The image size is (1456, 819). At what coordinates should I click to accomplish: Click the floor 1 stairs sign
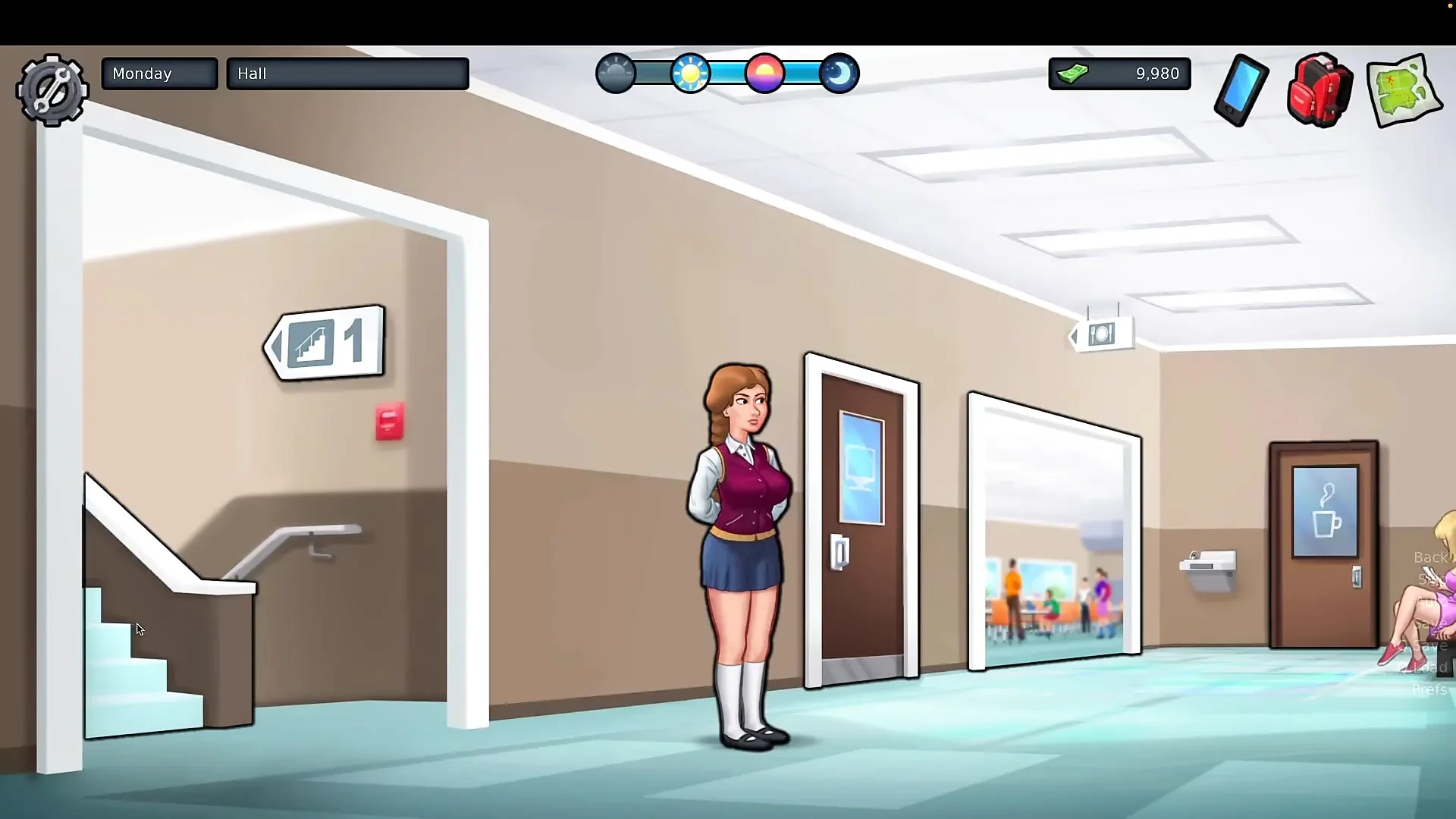point(326,343)
